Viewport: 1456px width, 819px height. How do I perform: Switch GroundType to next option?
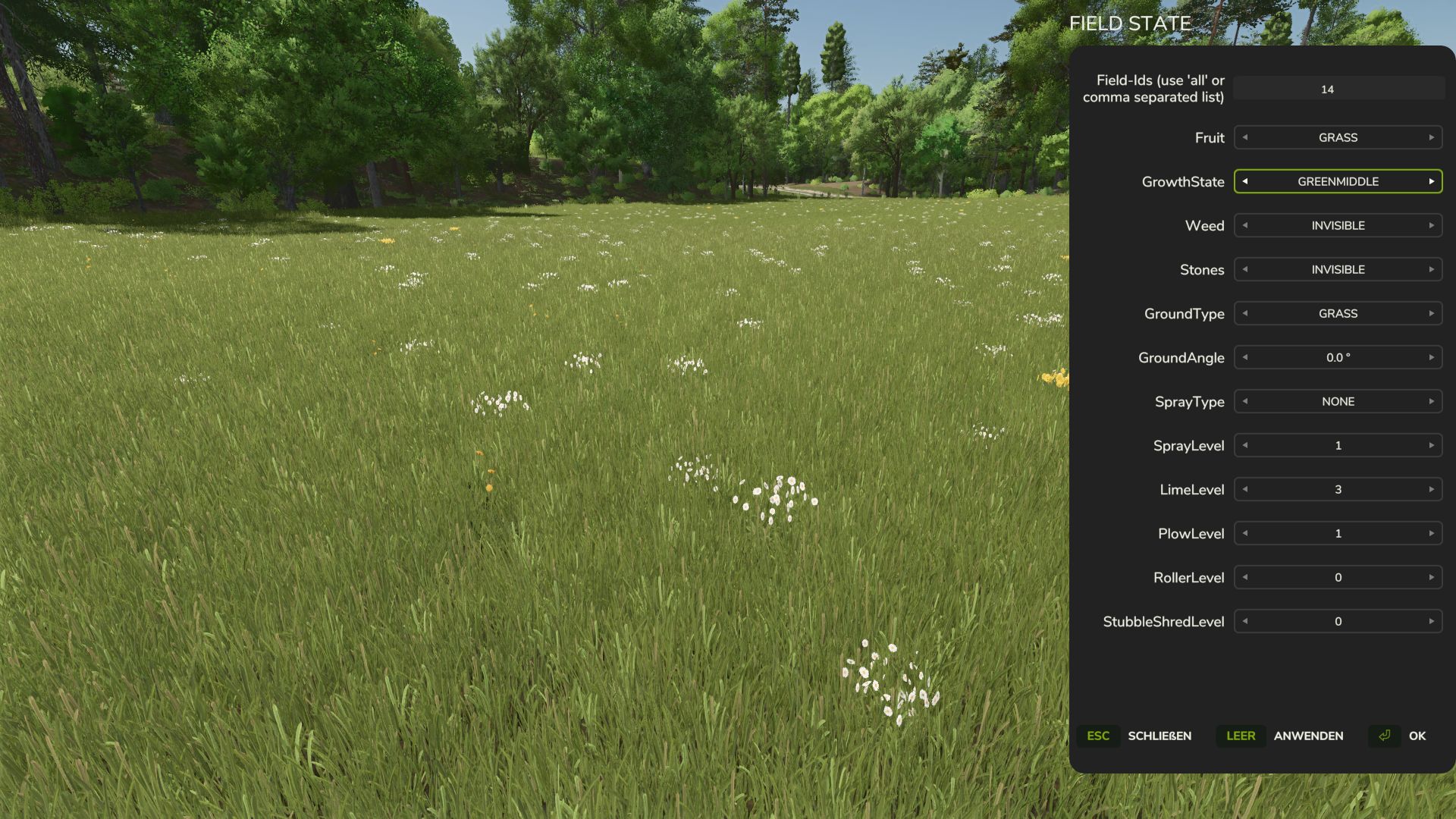(1431, 313)
